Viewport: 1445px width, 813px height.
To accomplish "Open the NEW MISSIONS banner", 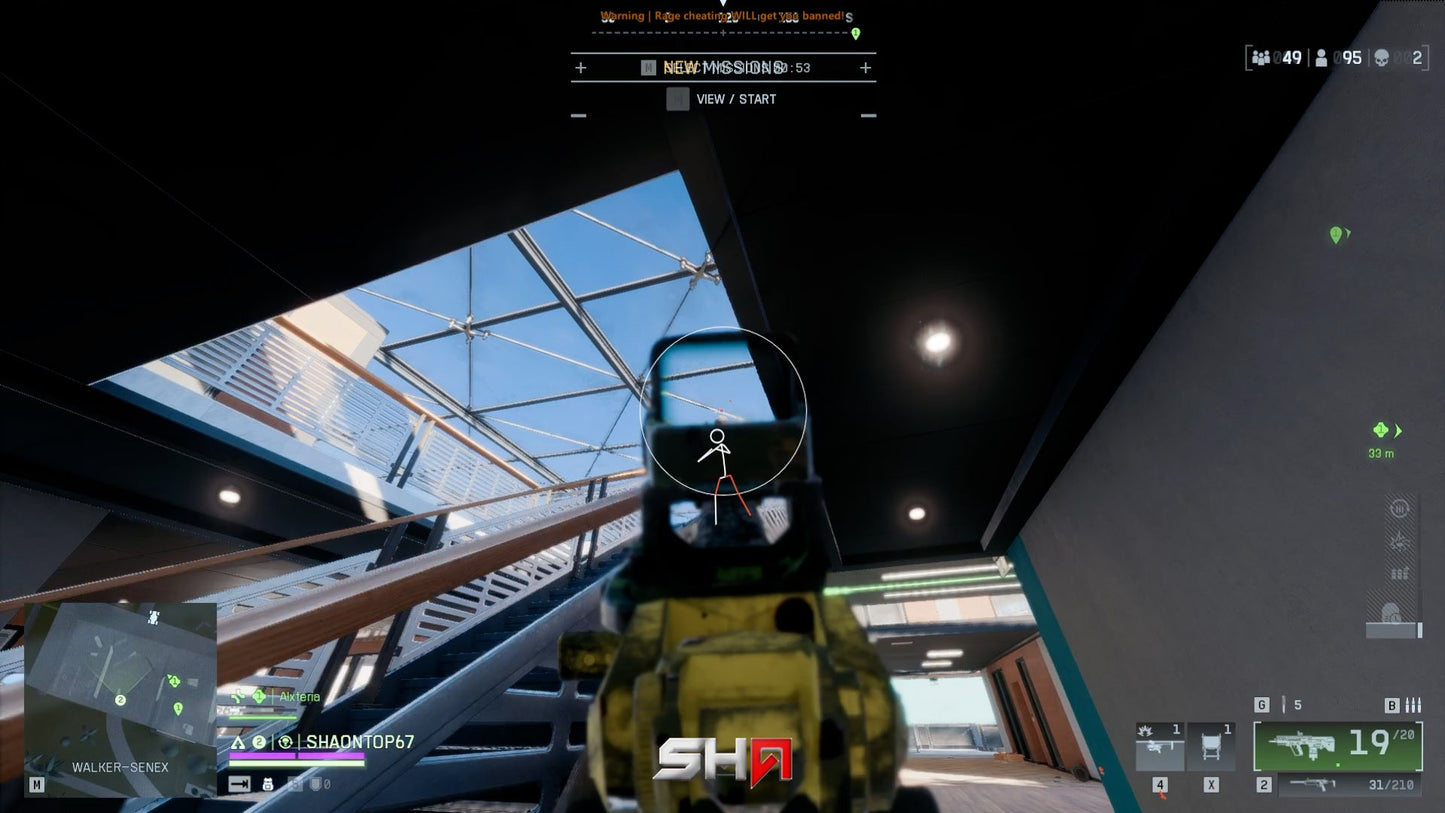I will (x=722, y=67).
